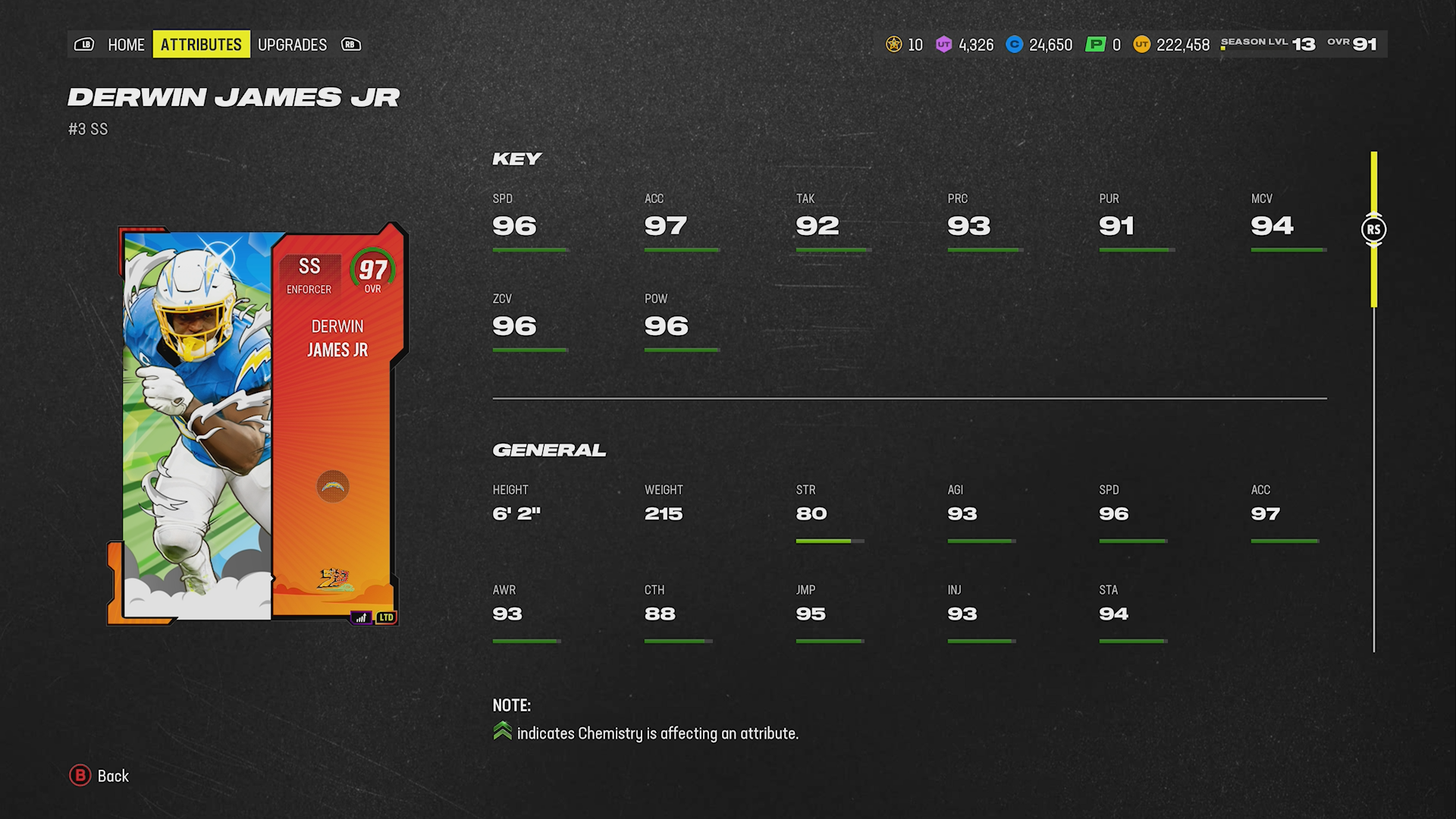Switch to the HOME tab
Image resolution: width=1456 pixels, height=819 pixels.
pos(126,45)
